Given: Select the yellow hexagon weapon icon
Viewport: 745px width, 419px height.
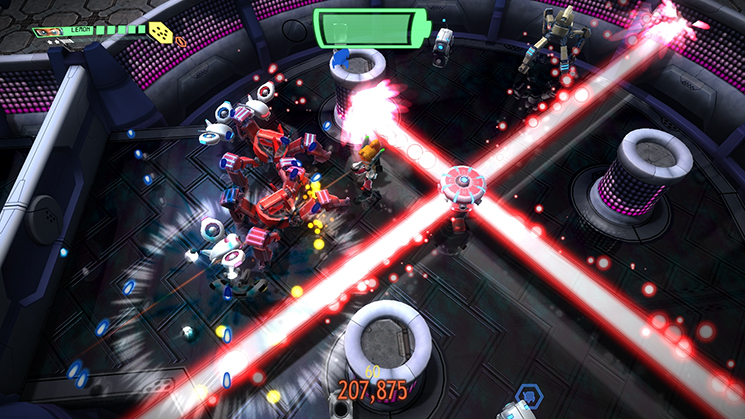Looking at the screenshot, I should [x=160, y=33].
